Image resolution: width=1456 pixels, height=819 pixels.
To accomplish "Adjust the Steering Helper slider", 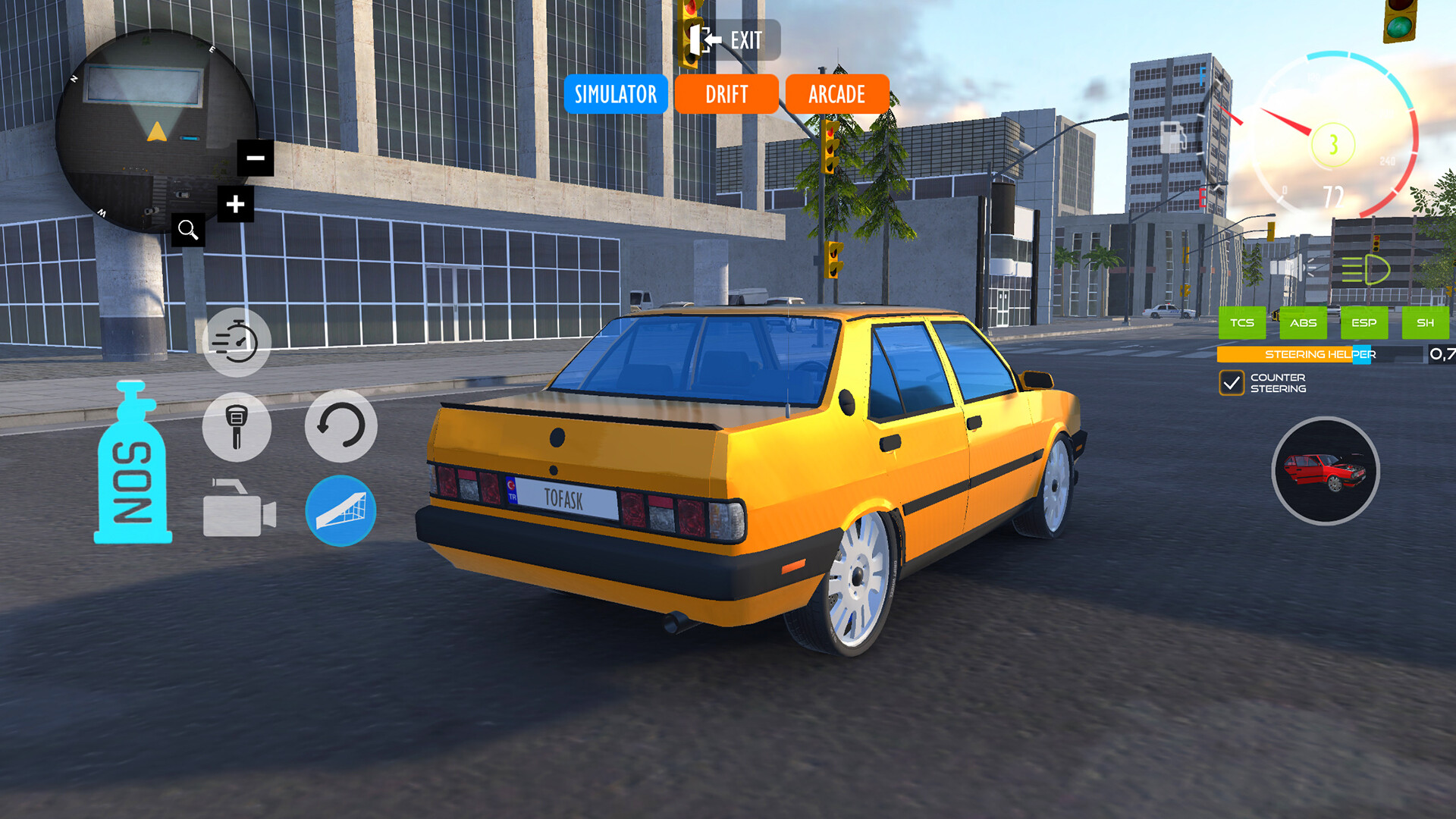I will [x=1361, y=355].
